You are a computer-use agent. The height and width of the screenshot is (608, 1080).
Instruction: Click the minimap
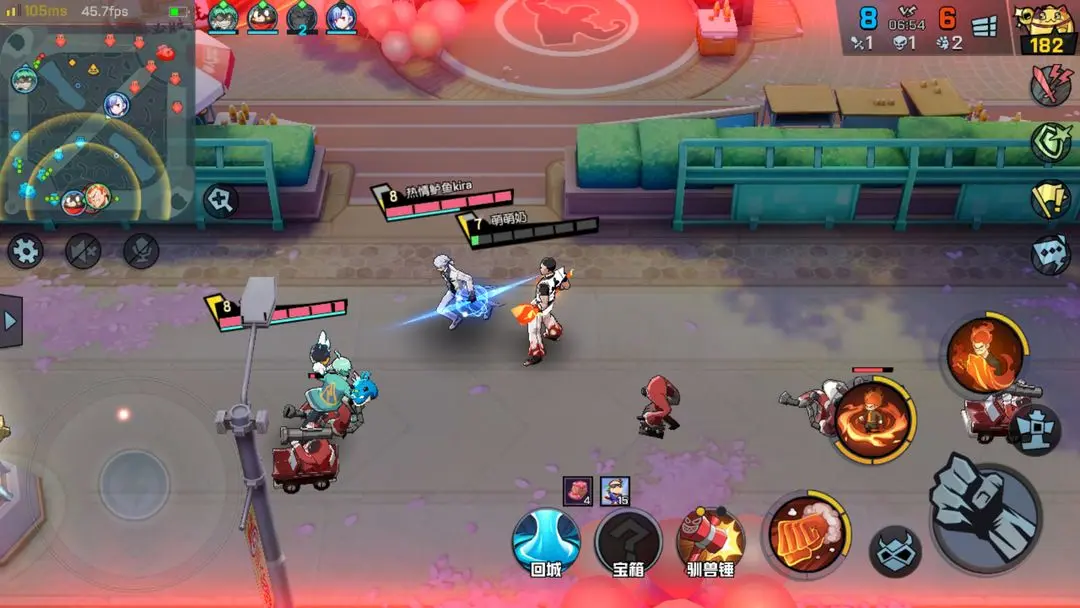tap(97, 123)
